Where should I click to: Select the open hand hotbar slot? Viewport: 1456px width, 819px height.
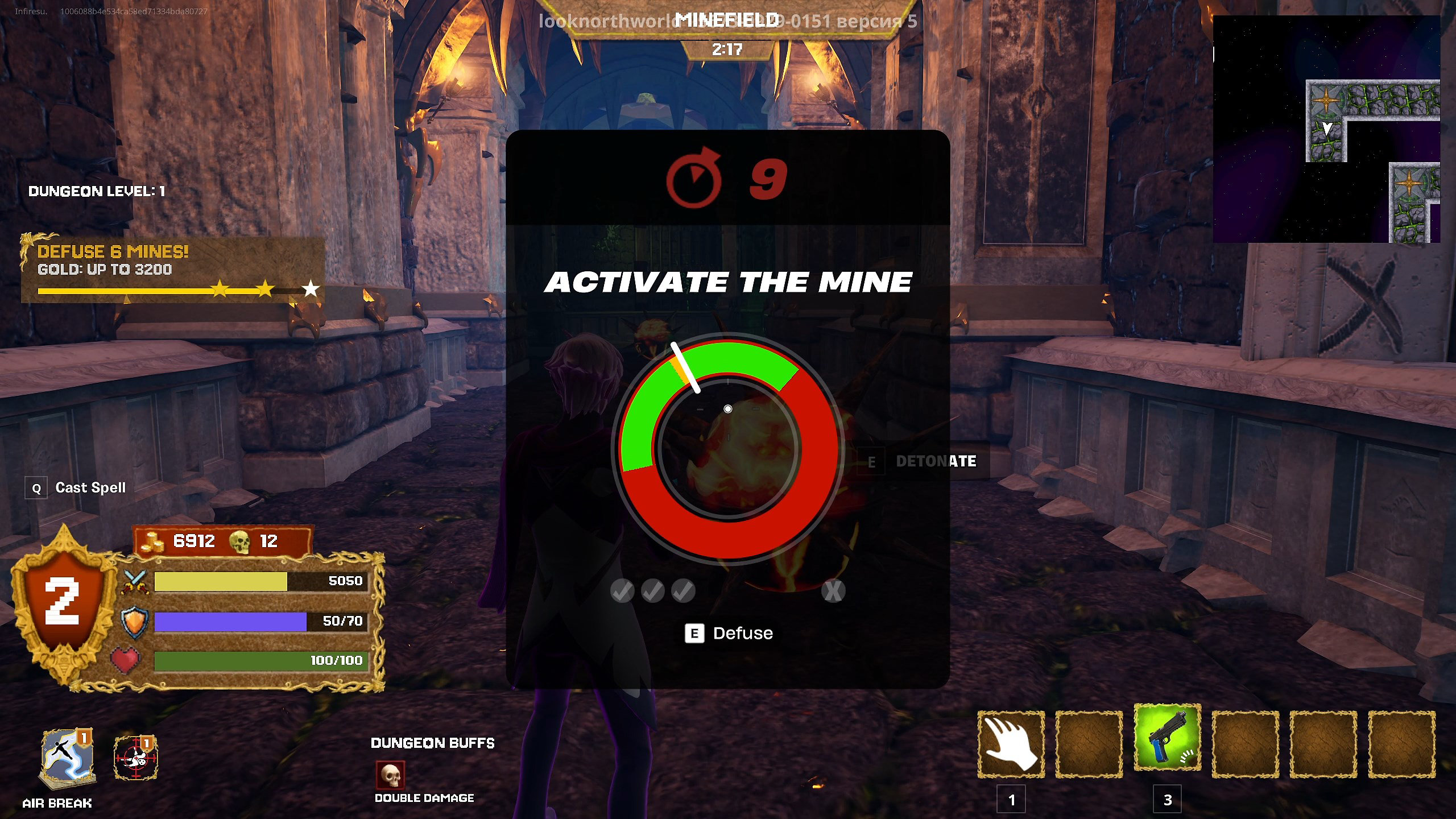(x=1011, y=744)
